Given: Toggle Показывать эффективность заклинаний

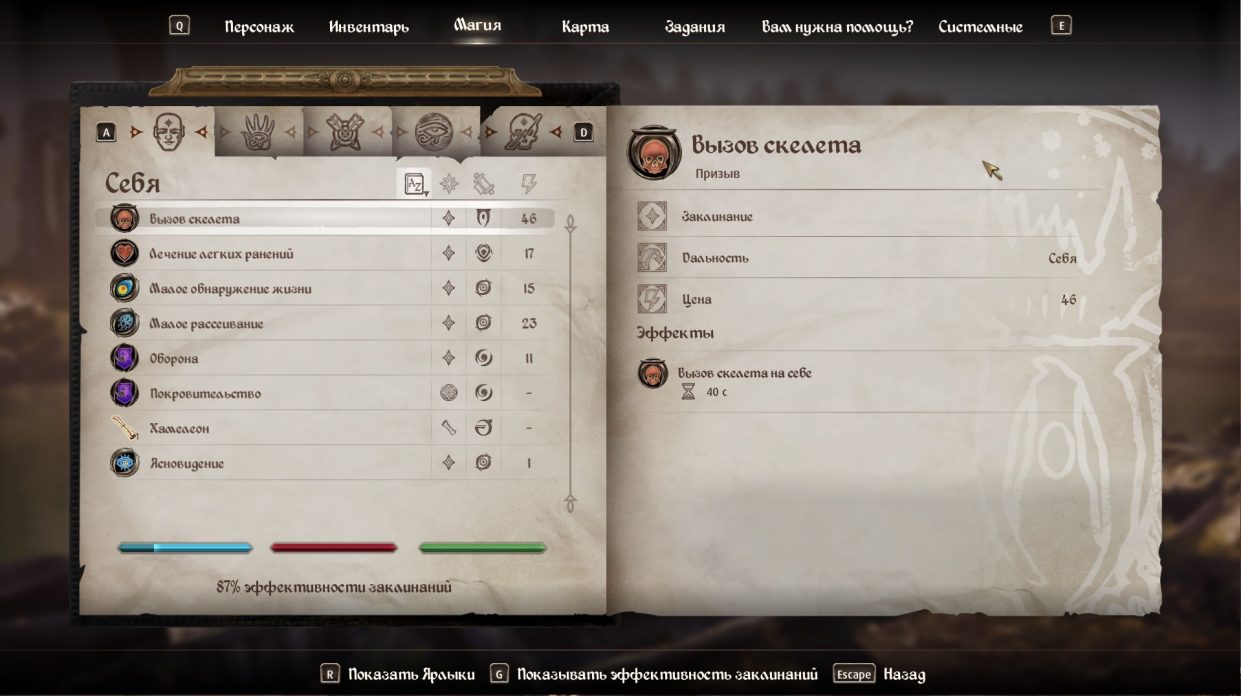Looking at the screenshot, I should coord(667,675).
